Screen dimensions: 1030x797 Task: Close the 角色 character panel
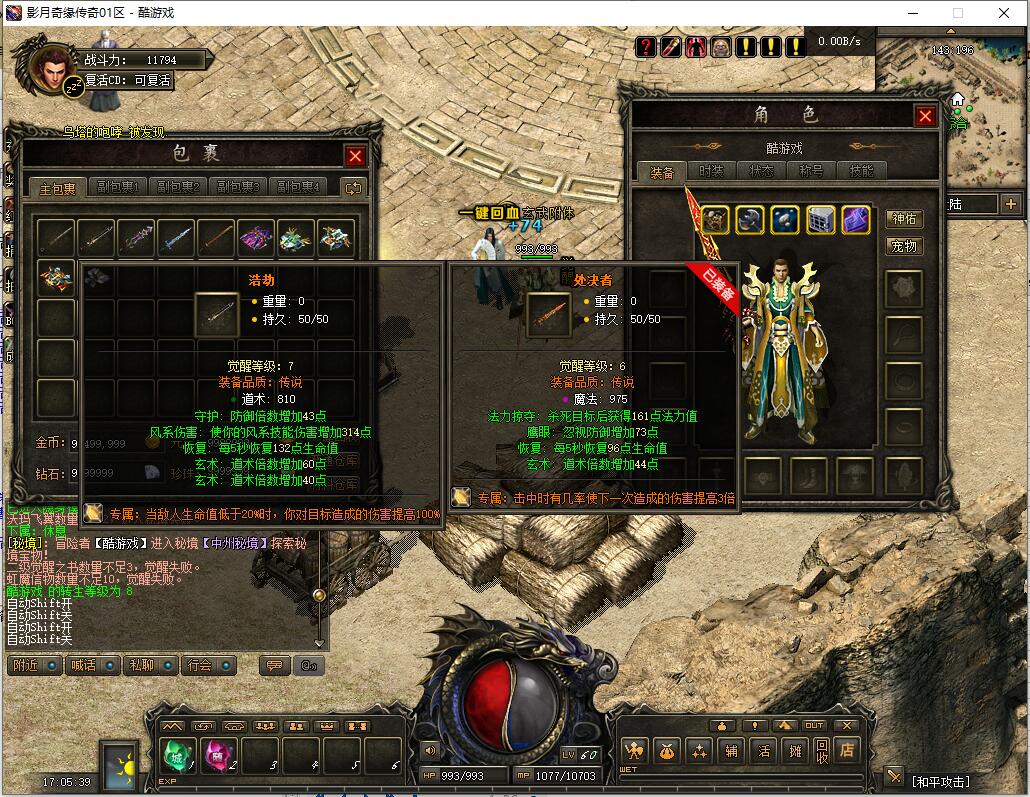925,116
